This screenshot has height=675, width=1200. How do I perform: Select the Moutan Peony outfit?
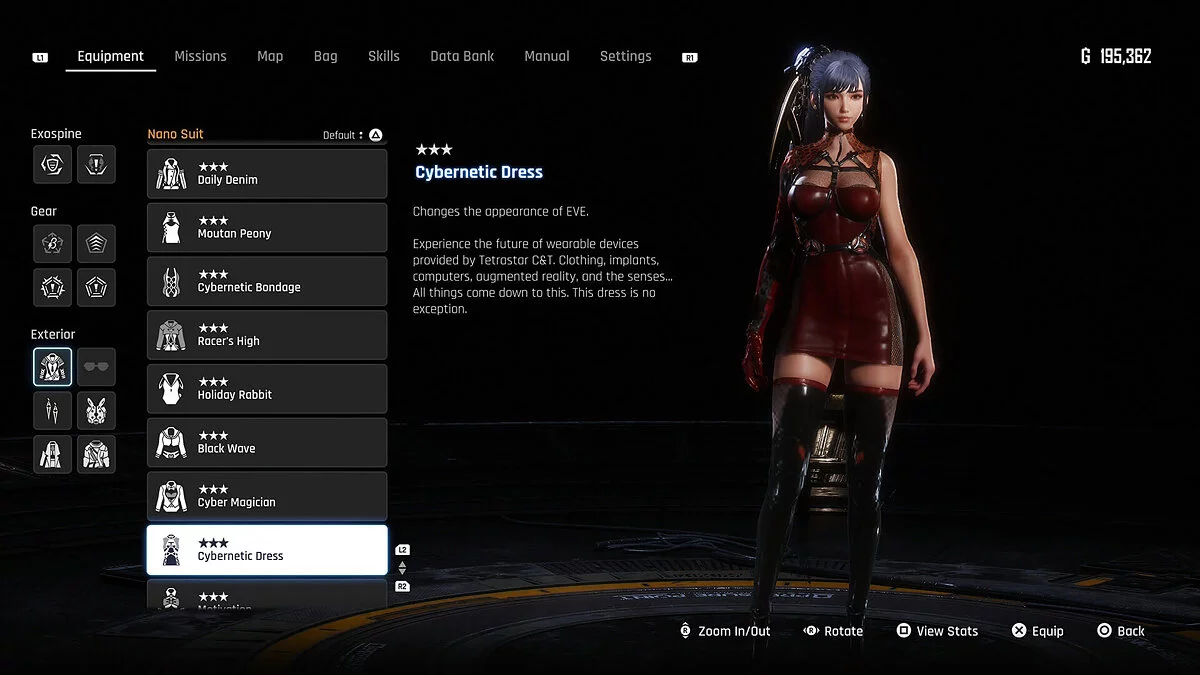click(x=267, y=228)
